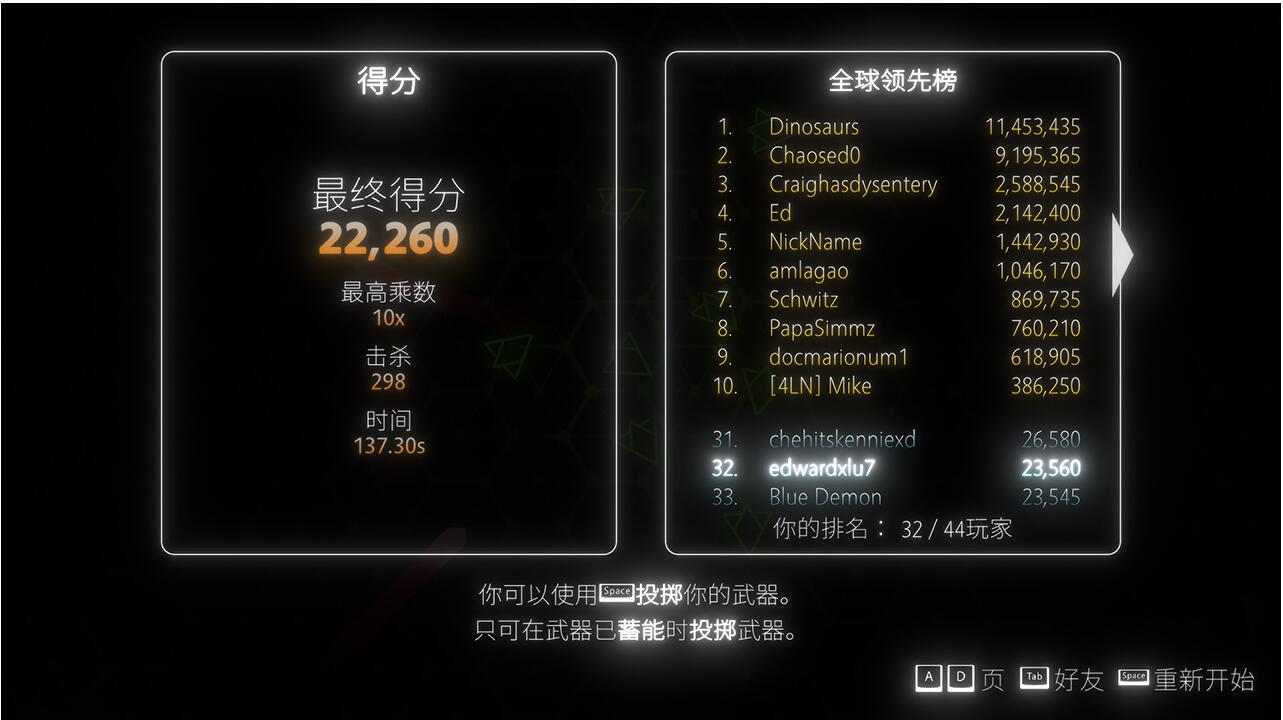Click the D key icon for page navigation

[961, 678]
